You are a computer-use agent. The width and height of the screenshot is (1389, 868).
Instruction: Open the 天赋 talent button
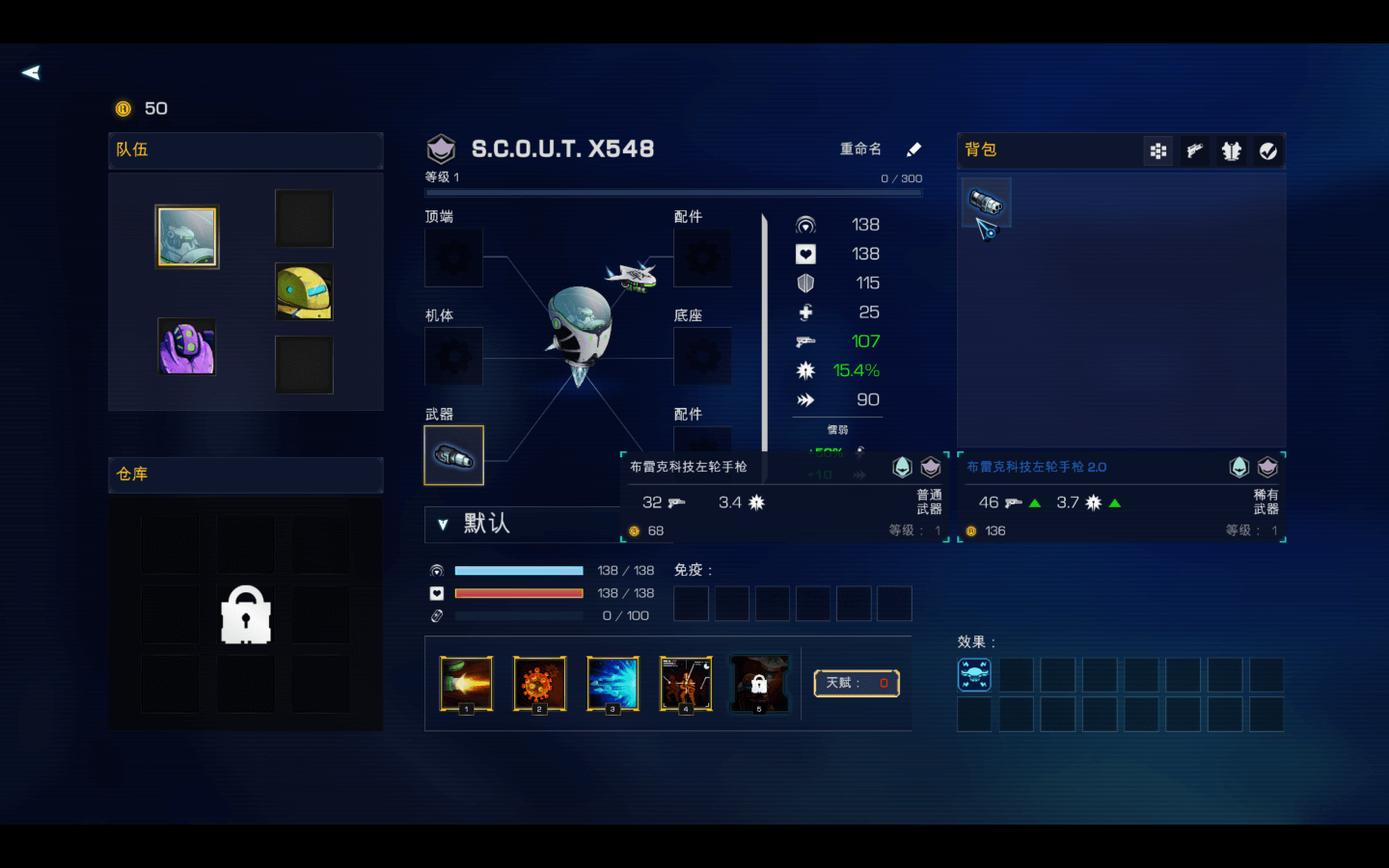(x=857, y=683)
